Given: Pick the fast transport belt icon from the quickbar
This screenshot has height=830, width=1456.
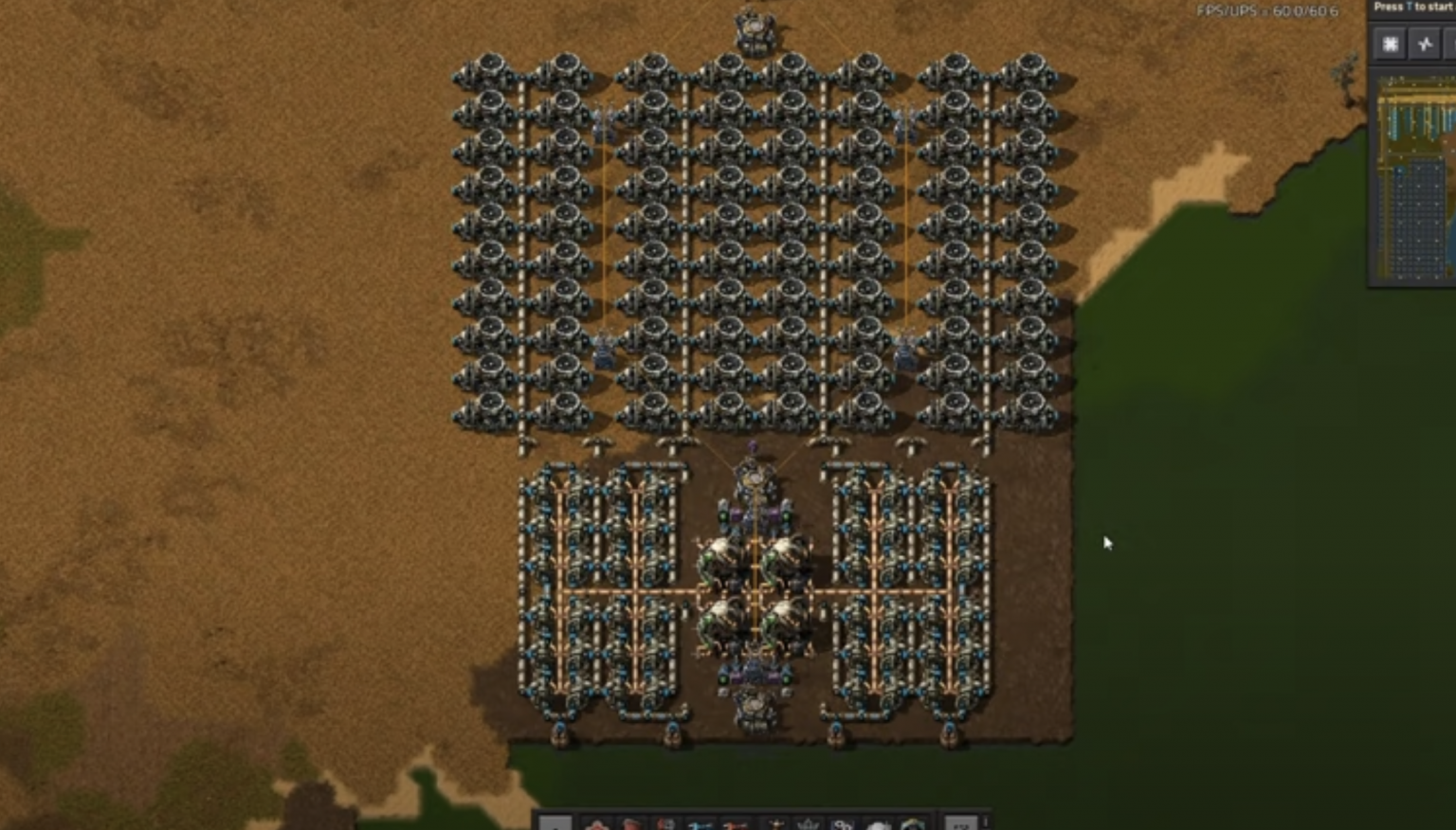Looking at the screenshot, I should coord(737,824).
